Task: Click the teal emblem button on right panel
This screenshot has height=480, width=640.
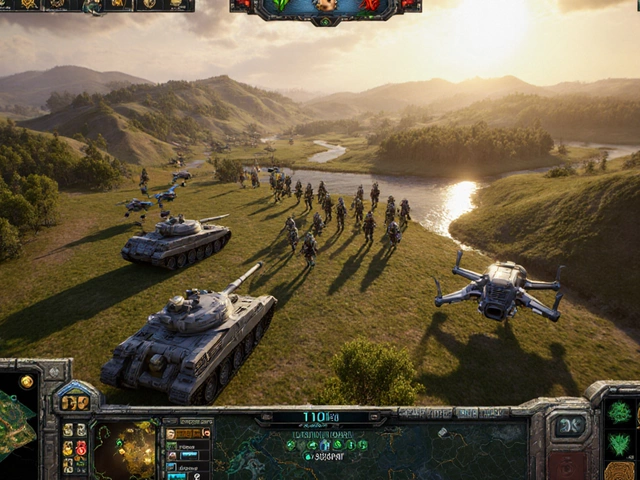Action: coord(570,426)
